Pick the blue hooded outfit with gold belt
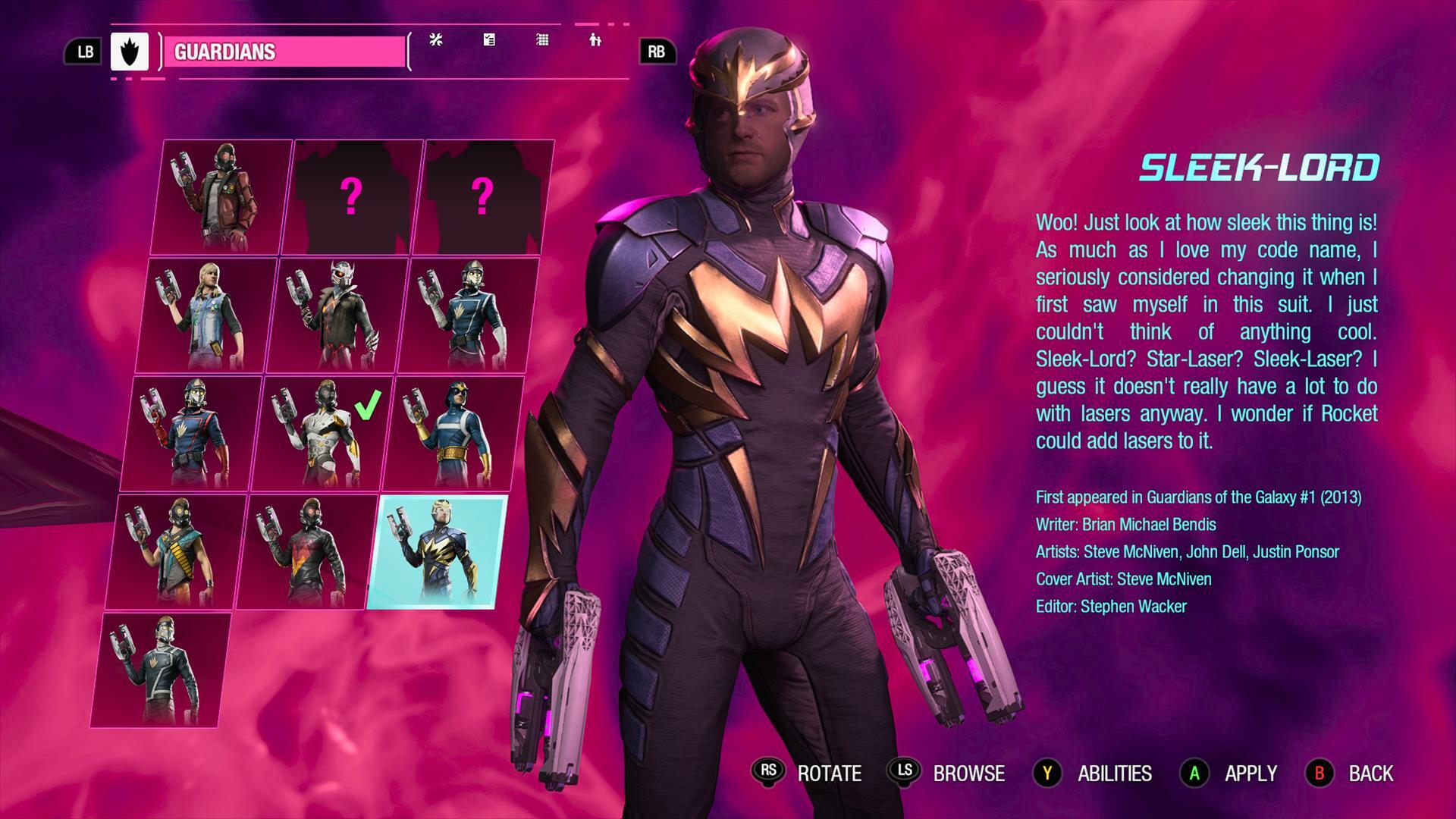 pyautogui.click(x=455, y=434)
